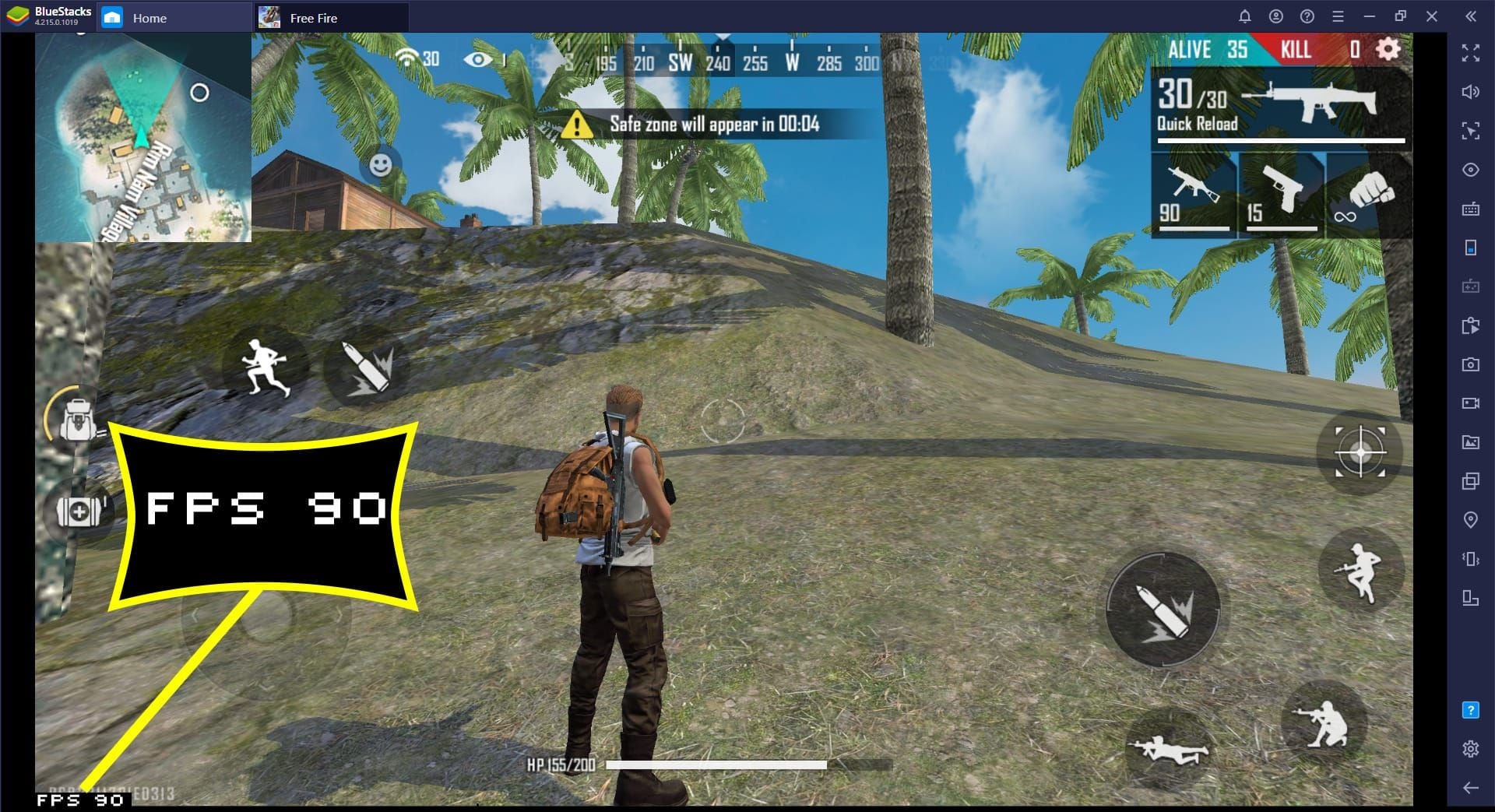Take a screenshot via BlueStacks camera icon
Viewport: 1495px width, 812px height.
(x=1470, y=364)
